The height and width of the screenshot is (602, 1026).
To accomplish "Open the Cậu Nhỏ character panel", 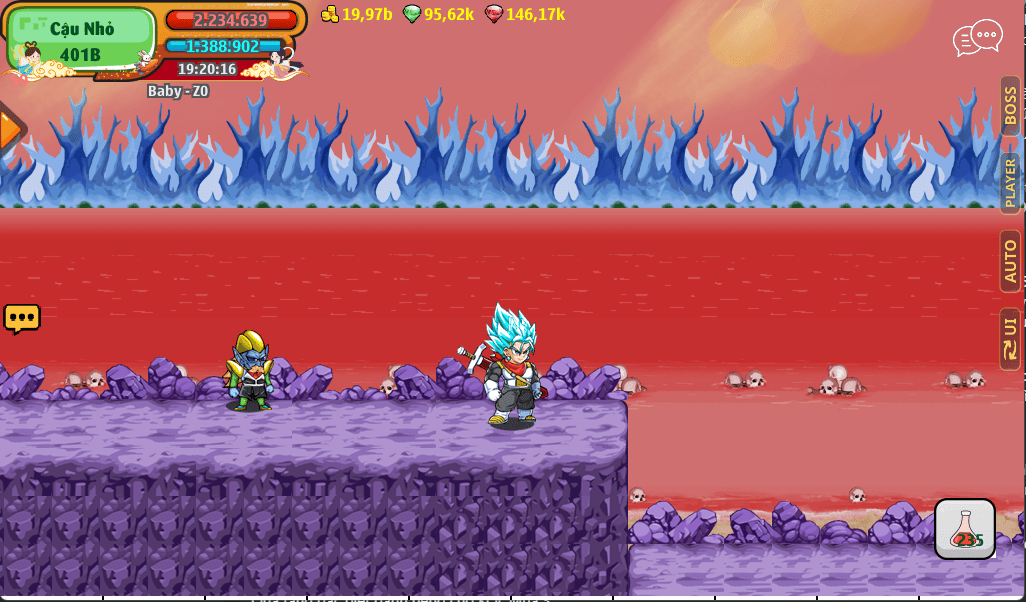I will pos(81,40).
